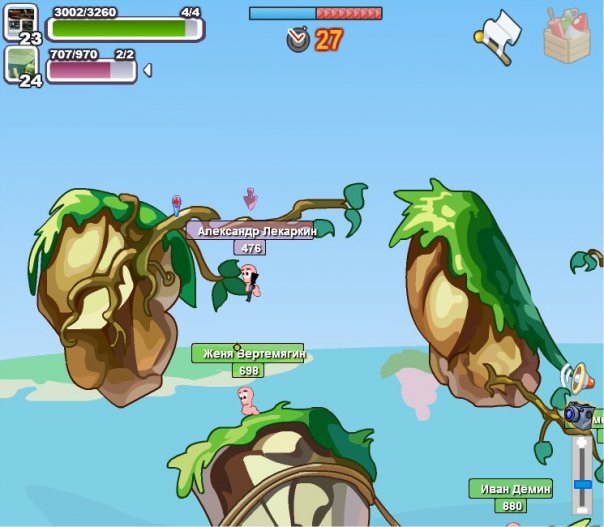Image resolution: width=604 pixels, height=527 pixels.
Task: Click the camera icon
Action: (579, 412)
